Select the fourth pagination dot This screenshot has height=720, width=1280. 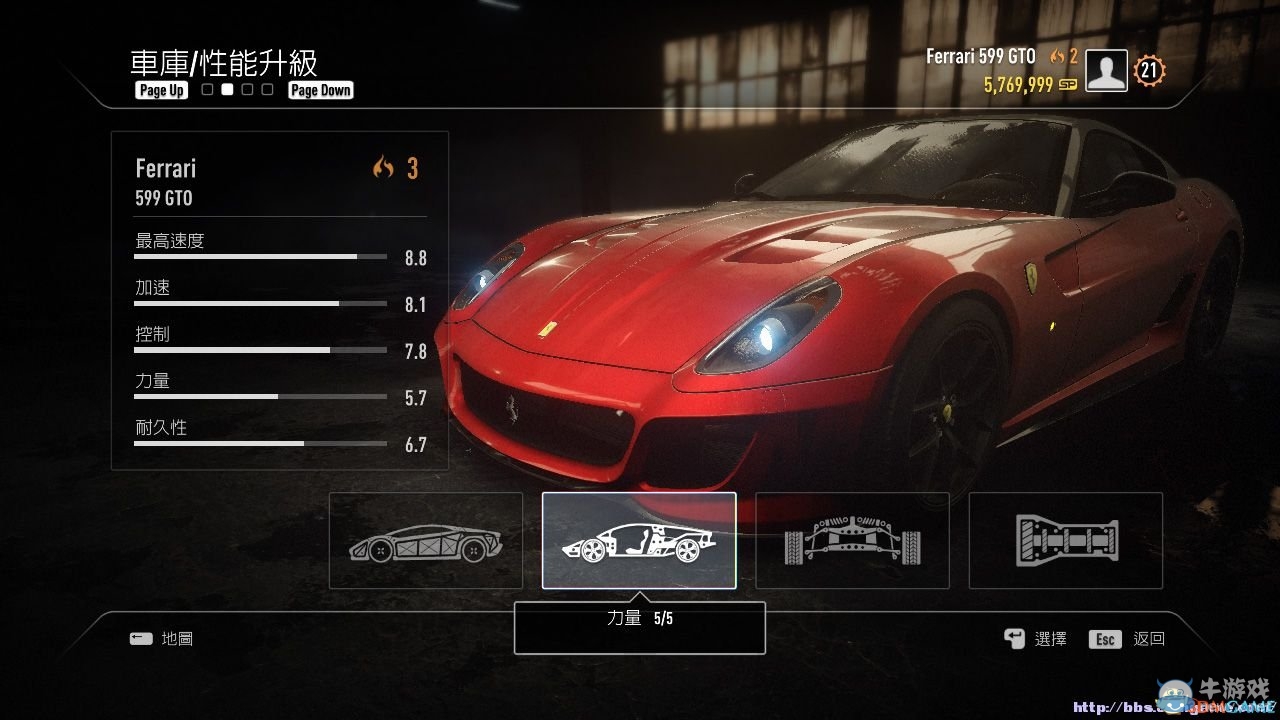point(266,89)
